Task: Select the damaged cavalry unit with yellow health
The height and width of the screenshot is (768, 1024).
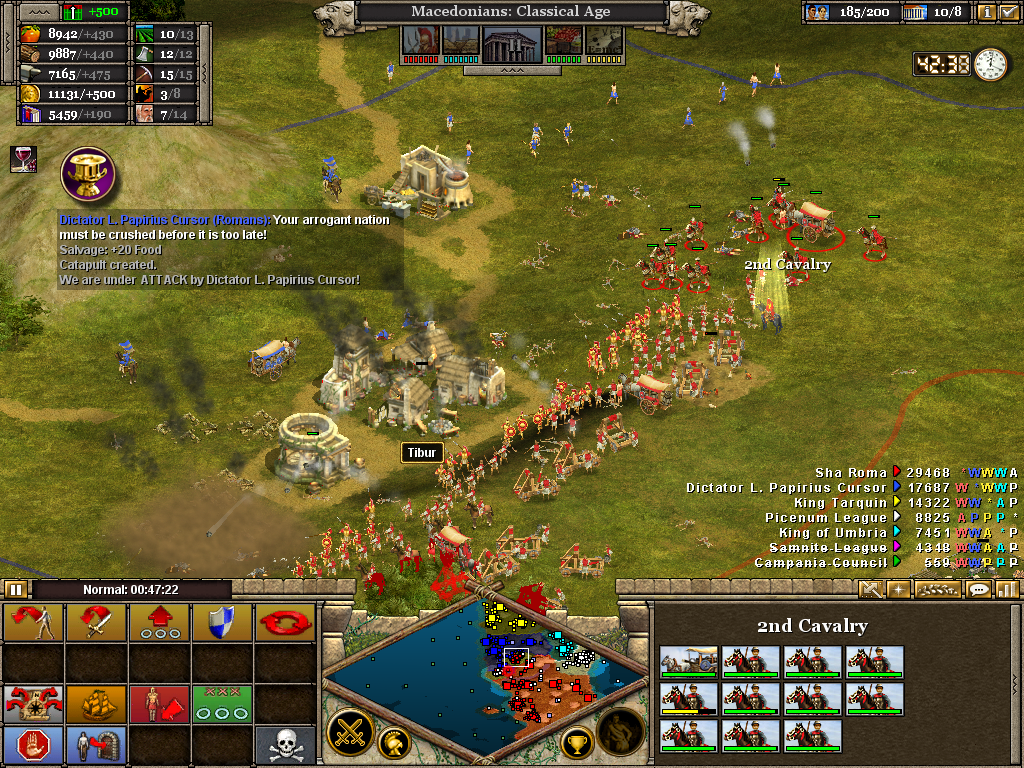Action: pos(688,699)
